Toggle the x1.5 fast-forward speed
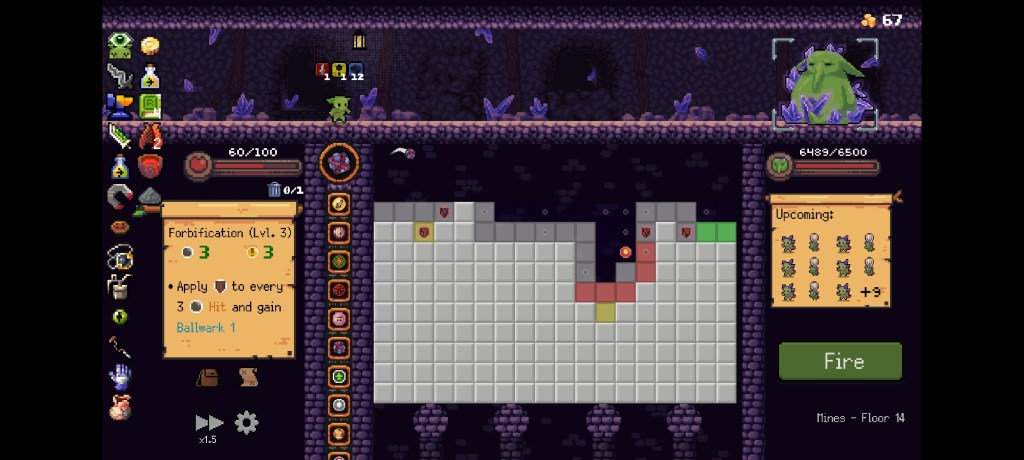This screenshot has width=1024, height=460. pyautogui.click(x=209, y=426)
